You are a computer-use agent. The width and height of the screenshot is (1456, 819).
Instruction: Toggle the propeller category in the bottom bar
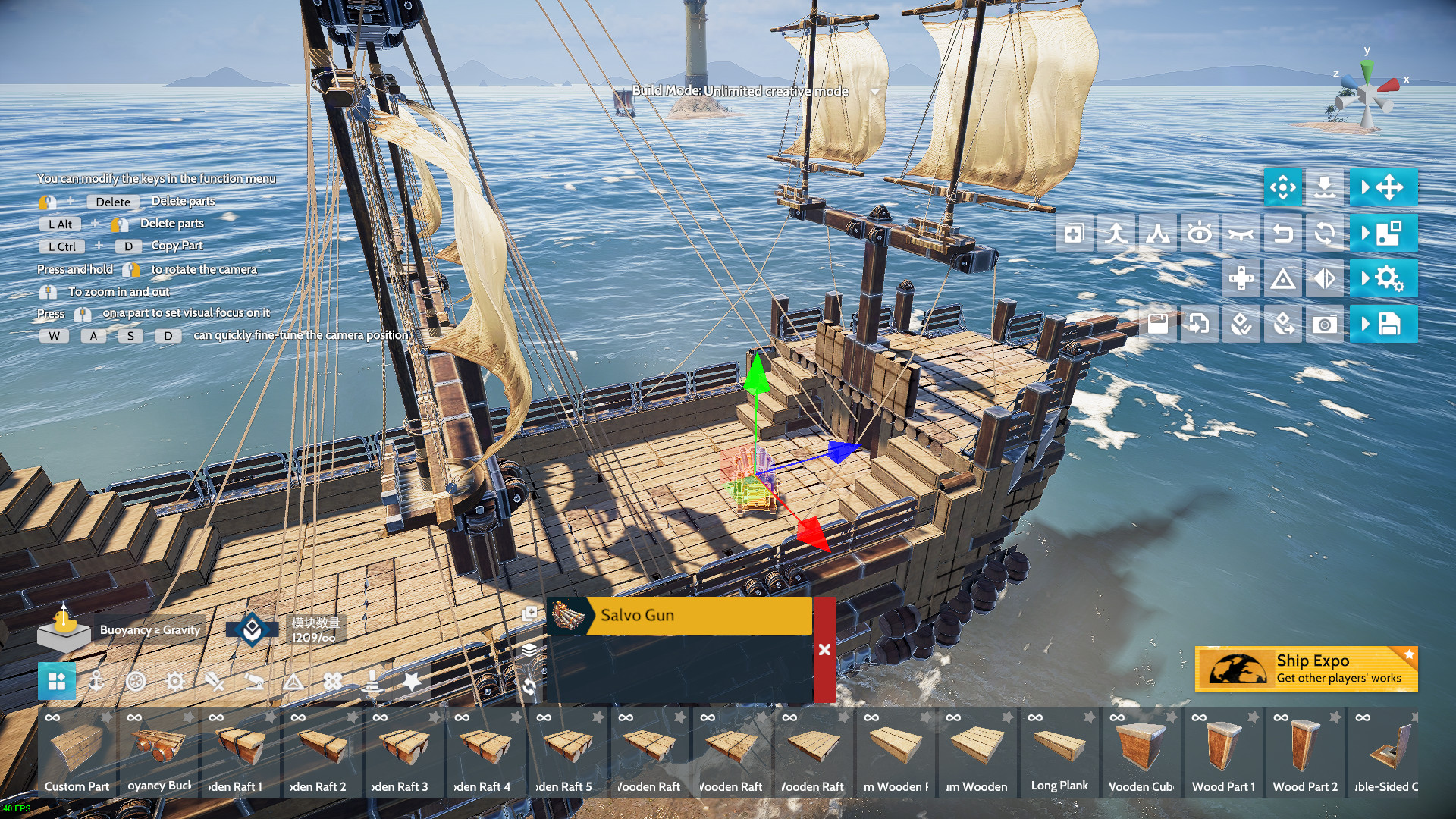pos(331,682)
